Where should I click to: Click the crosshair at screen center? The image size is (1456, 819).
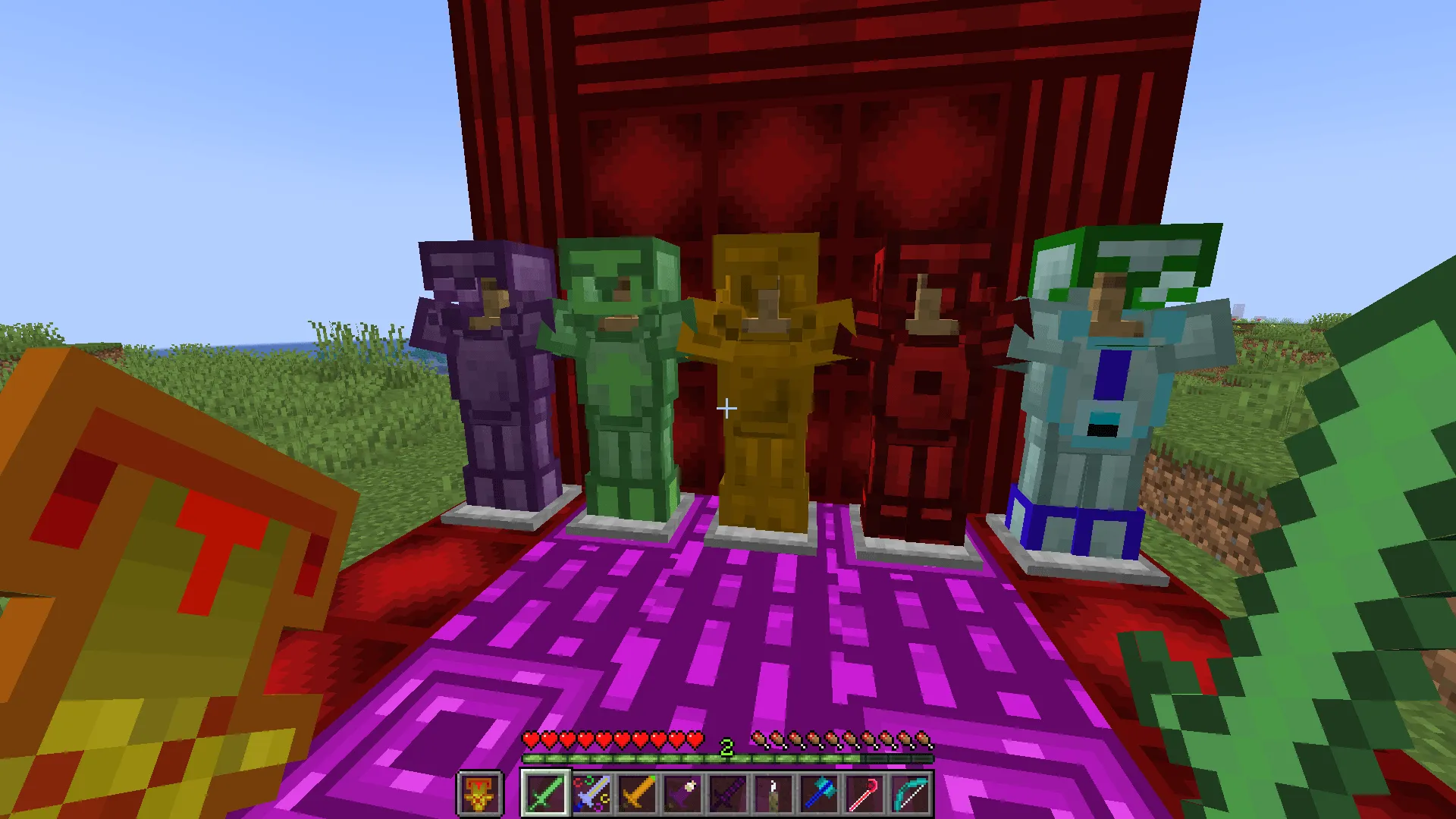click(x=727, y=409)
